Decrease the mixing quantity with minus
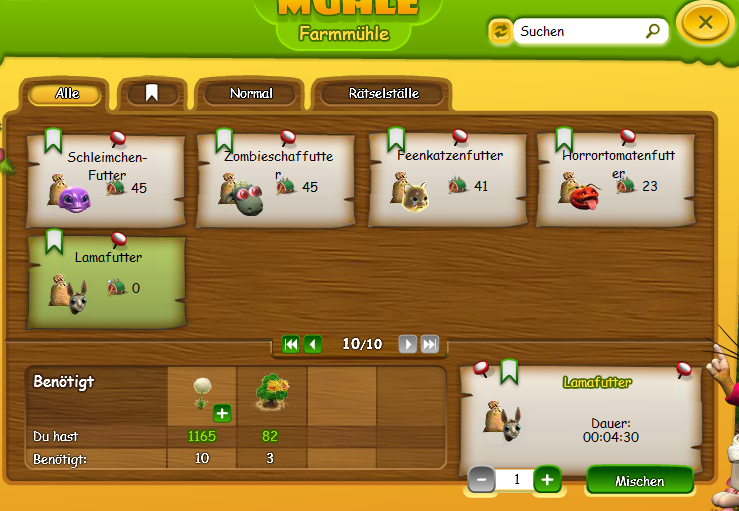The width and height of the screenshot is (739, 511). [x=481, y=480]
